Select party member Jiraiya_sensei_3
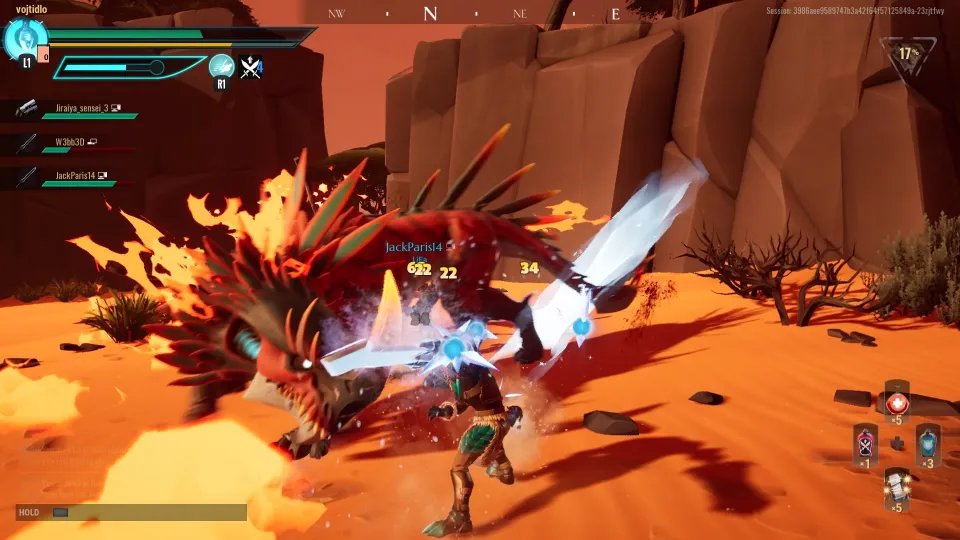Screen dimensions: 960x540 pyautogui.click(x=81, y=108)
